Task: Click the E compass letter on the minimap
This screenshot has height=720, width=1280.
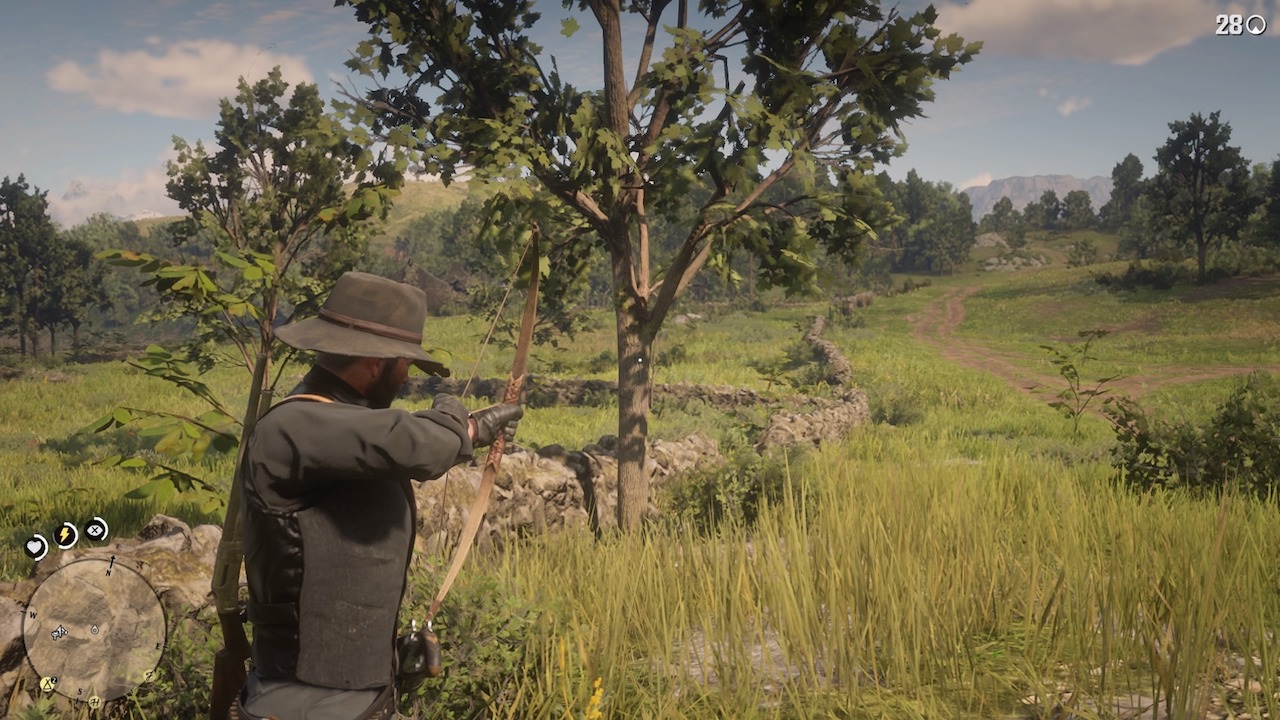Action: coord(158,646)
